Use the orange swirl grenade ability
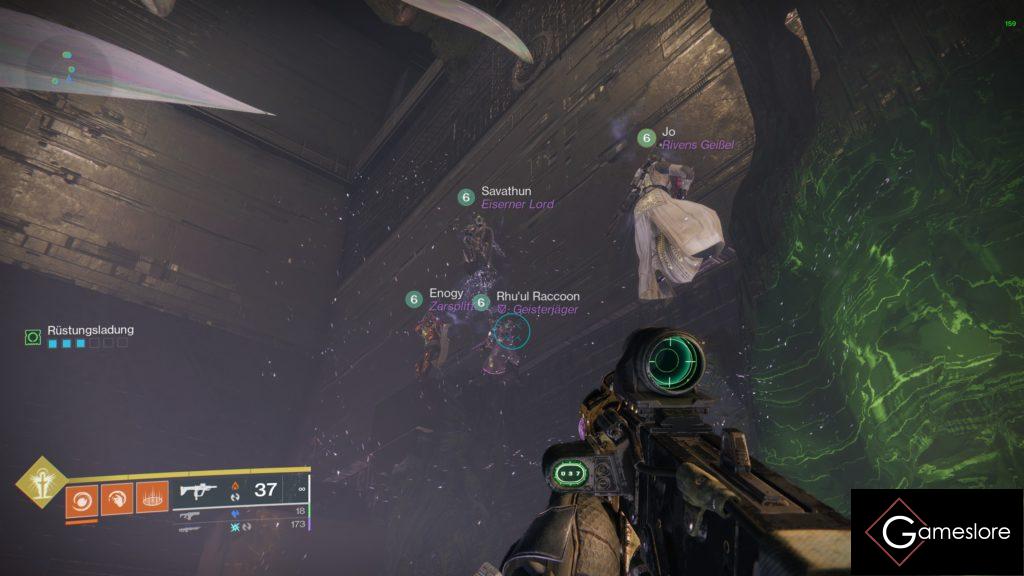Screen dimensions: 1024x576 (82, 496)
